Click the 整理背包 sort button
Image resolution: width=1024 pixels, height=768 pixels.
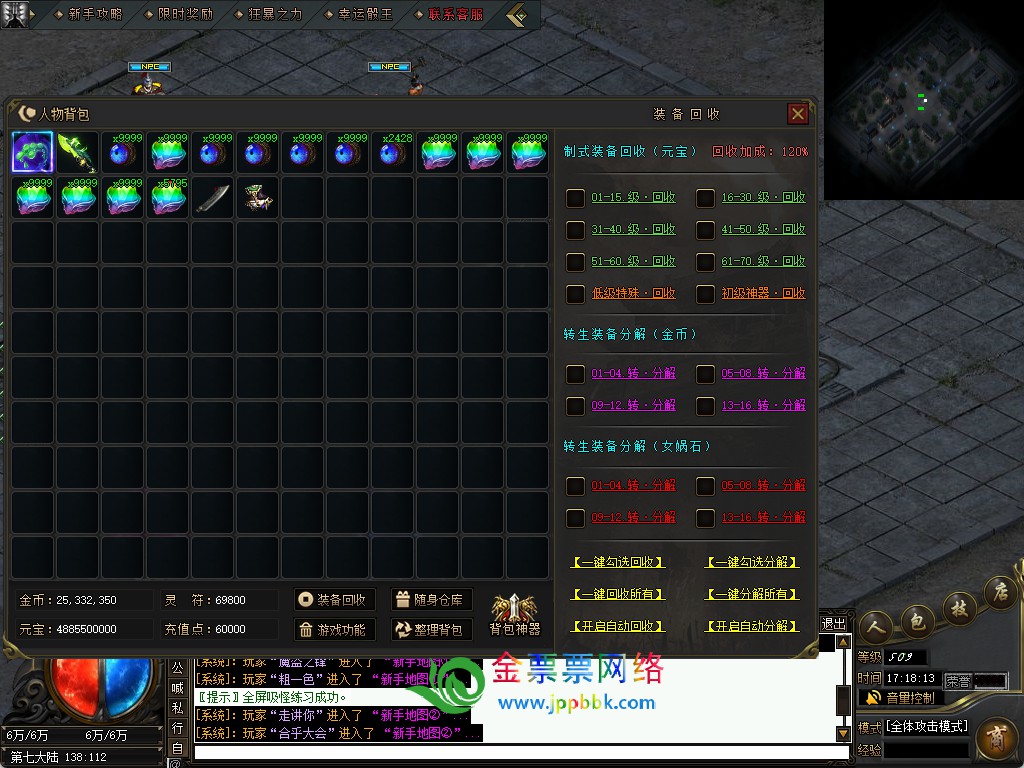[x=430, y=630]
